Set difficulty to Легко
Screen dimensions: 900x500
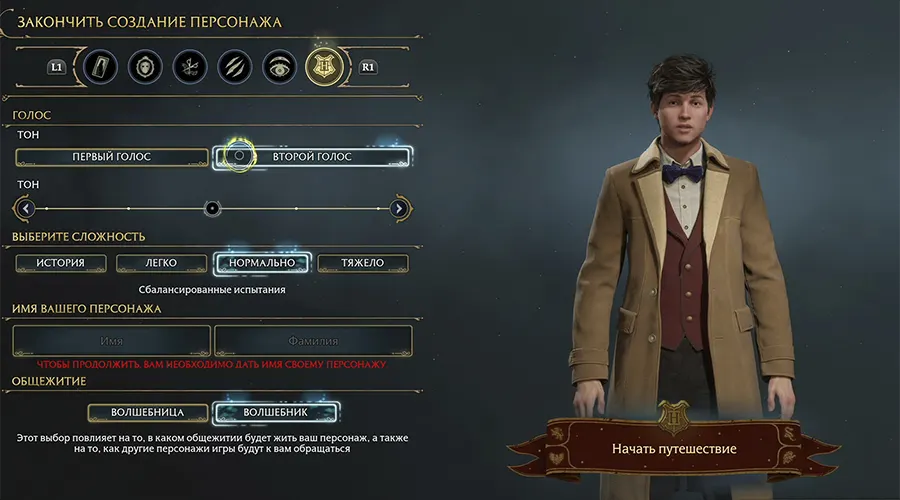point(161,263)
